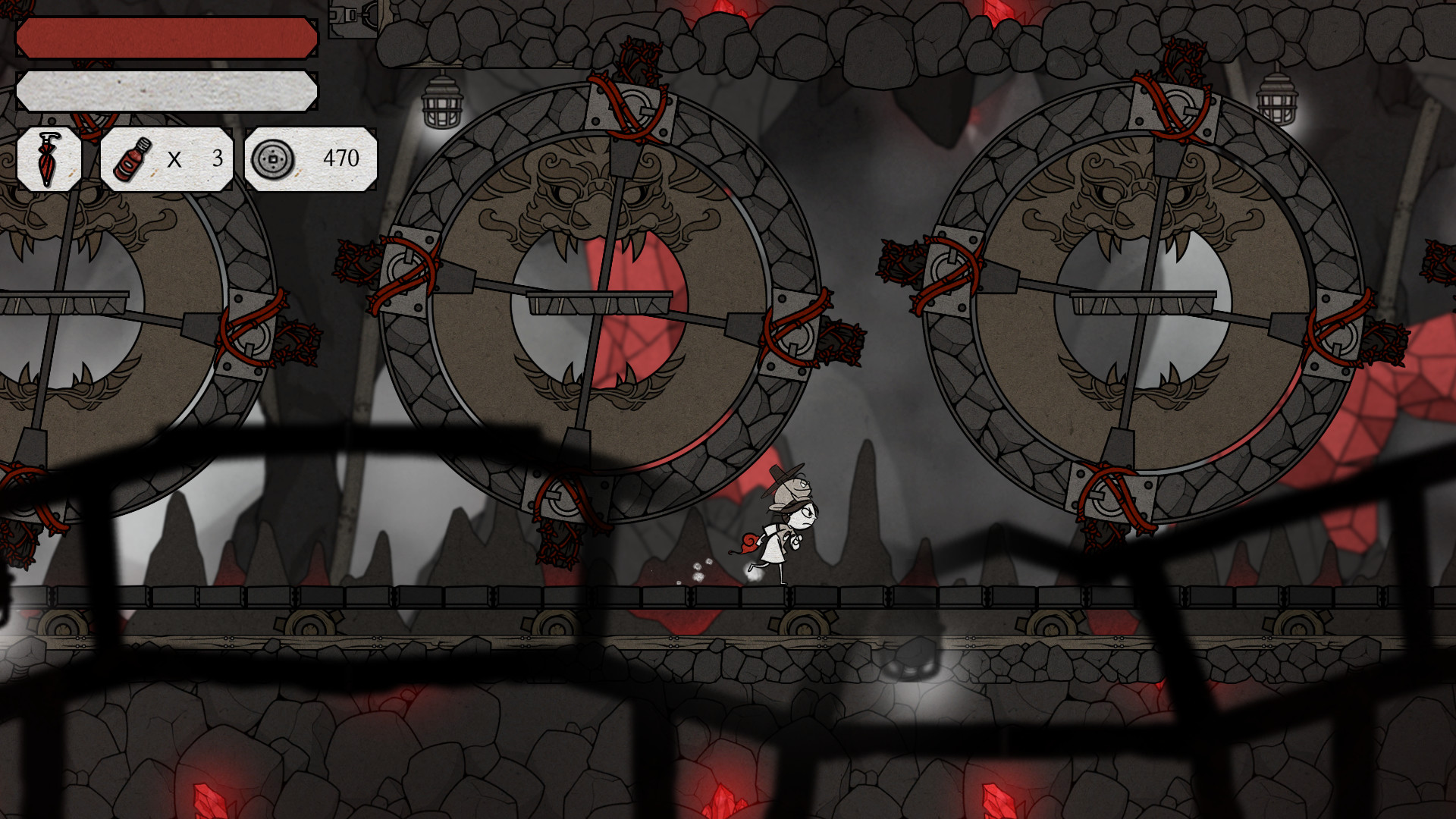Click the red health bar
The width and height of the screenshot is (1456, 819).
click(x=167, y=36)
